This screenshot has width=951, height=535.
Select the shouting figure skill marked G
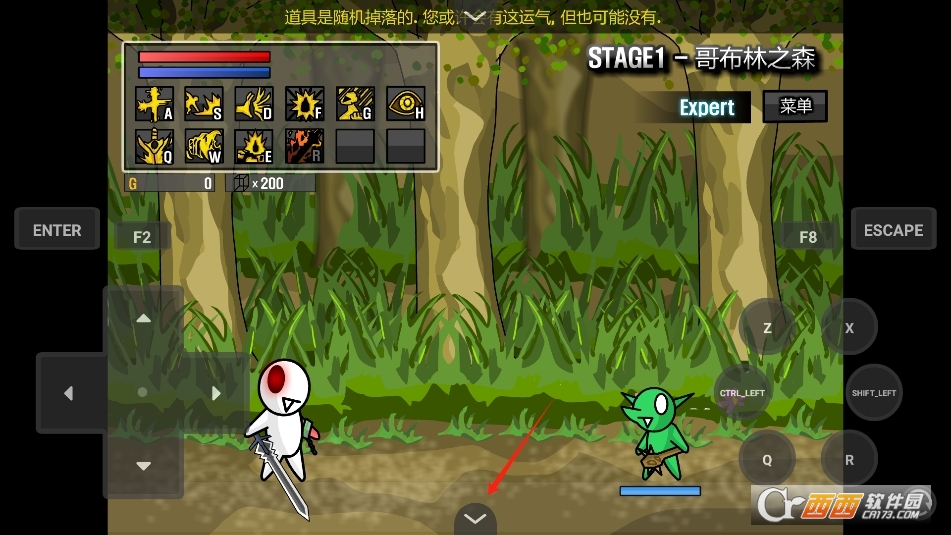point(355,104)
